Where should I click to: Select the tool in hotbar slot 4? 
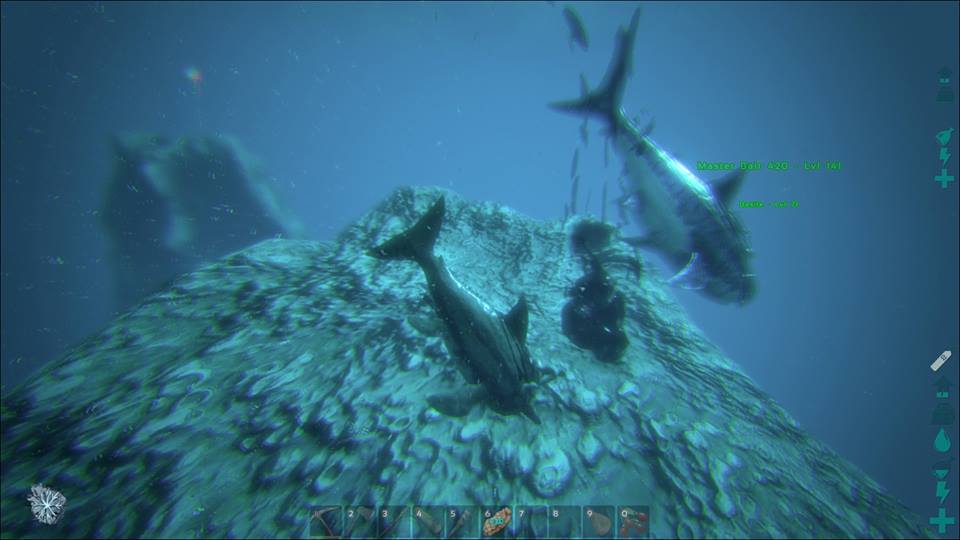pyautogui.click(x=428, y=522)
